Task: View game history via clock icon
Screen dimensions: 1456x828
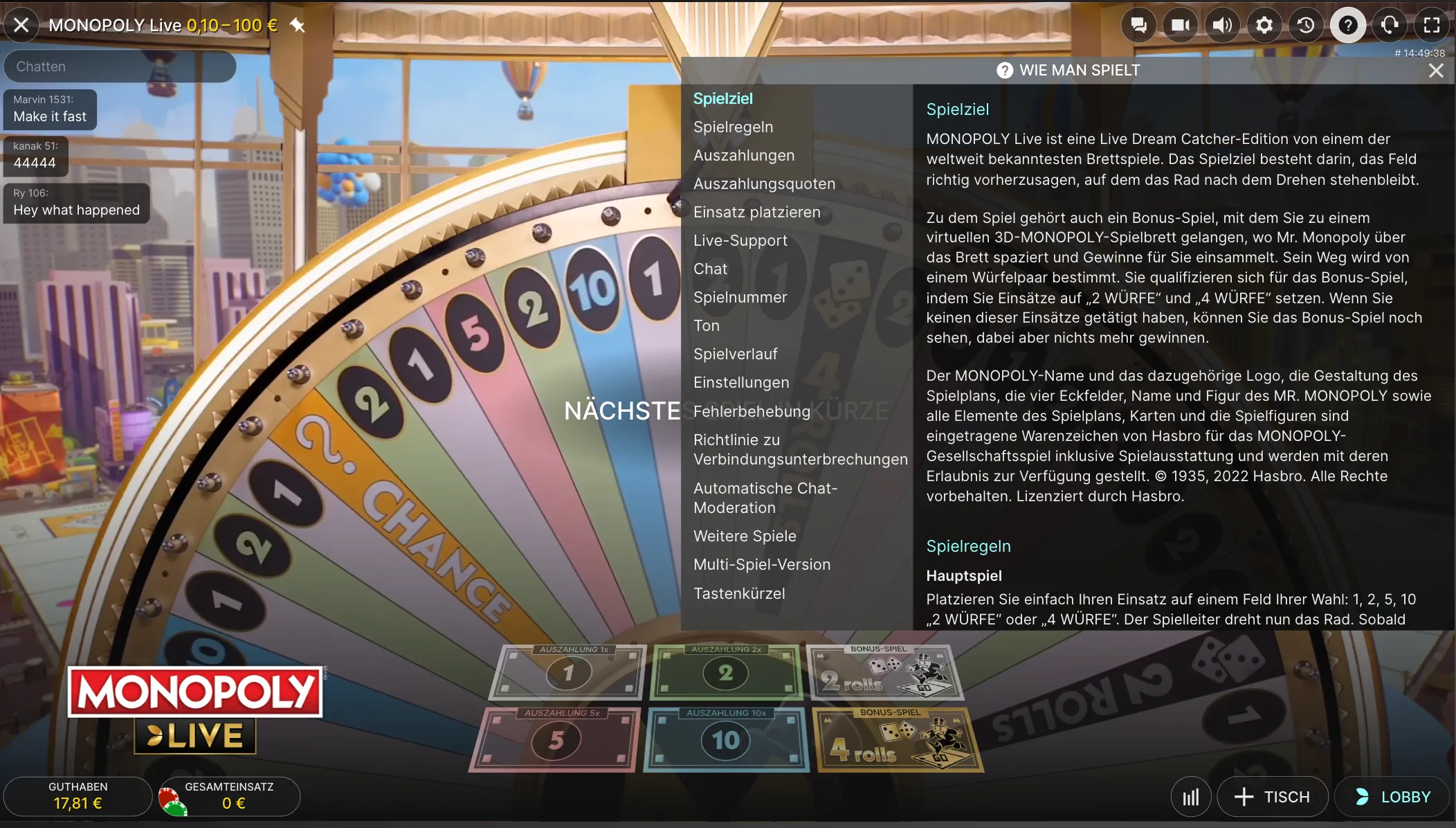Action: (x=1306, y=24)
